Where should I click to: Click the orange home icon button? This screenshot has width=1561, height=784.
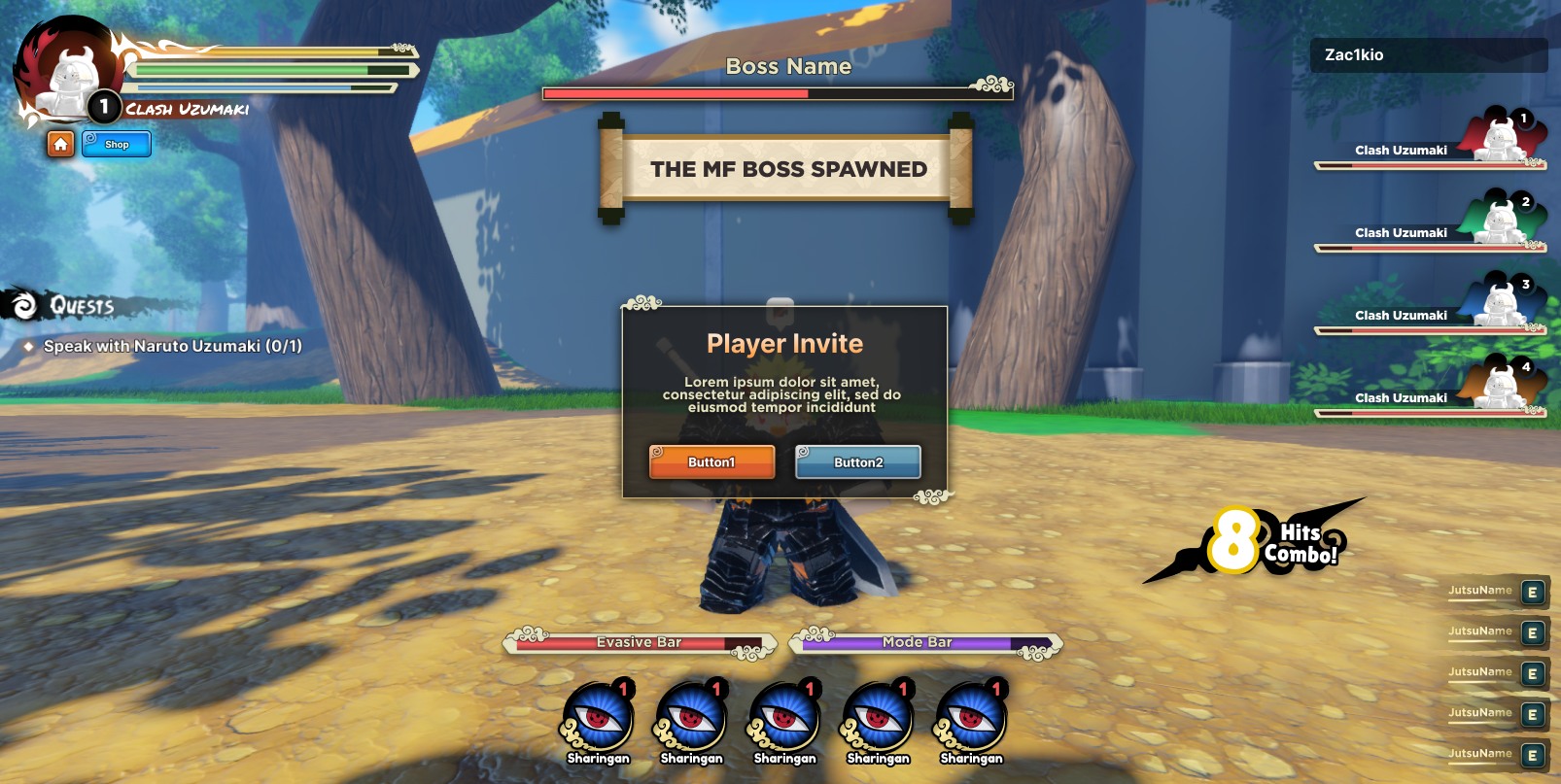coord(60,144)
